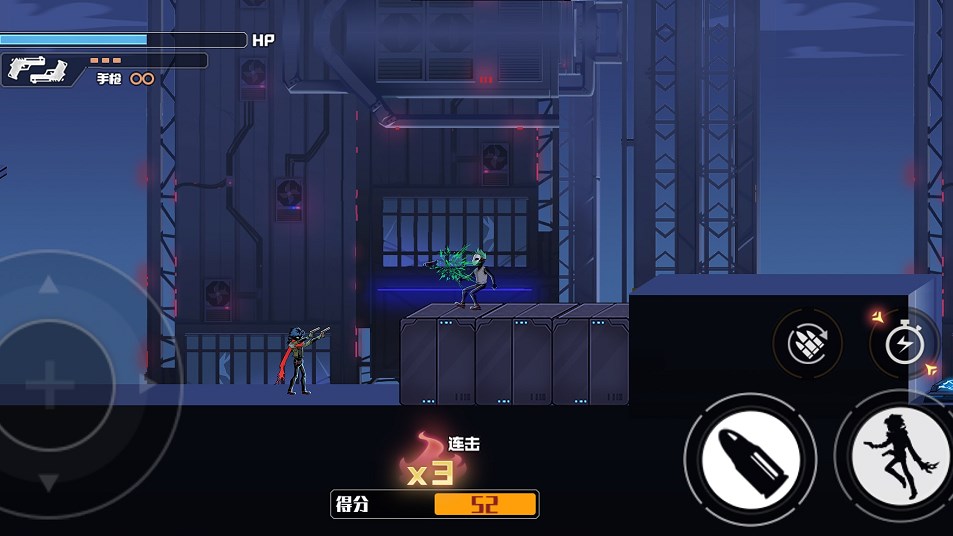953x536 pixels.
Task: Tap the bullets reload icon
Action: click(x=808, y=344)
